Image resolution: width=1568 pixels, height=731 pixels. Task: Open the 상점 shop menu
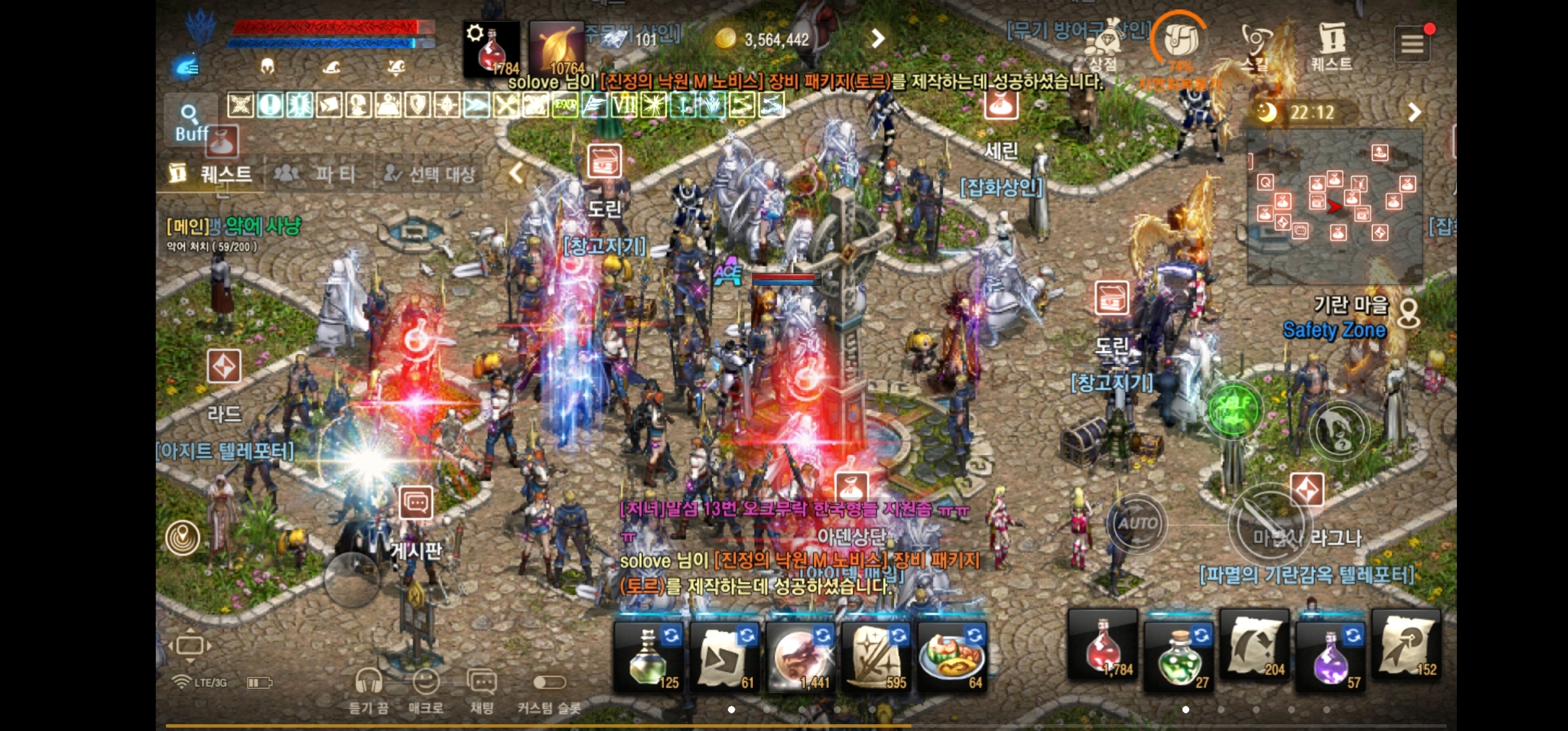click(x=1103, y=47)
